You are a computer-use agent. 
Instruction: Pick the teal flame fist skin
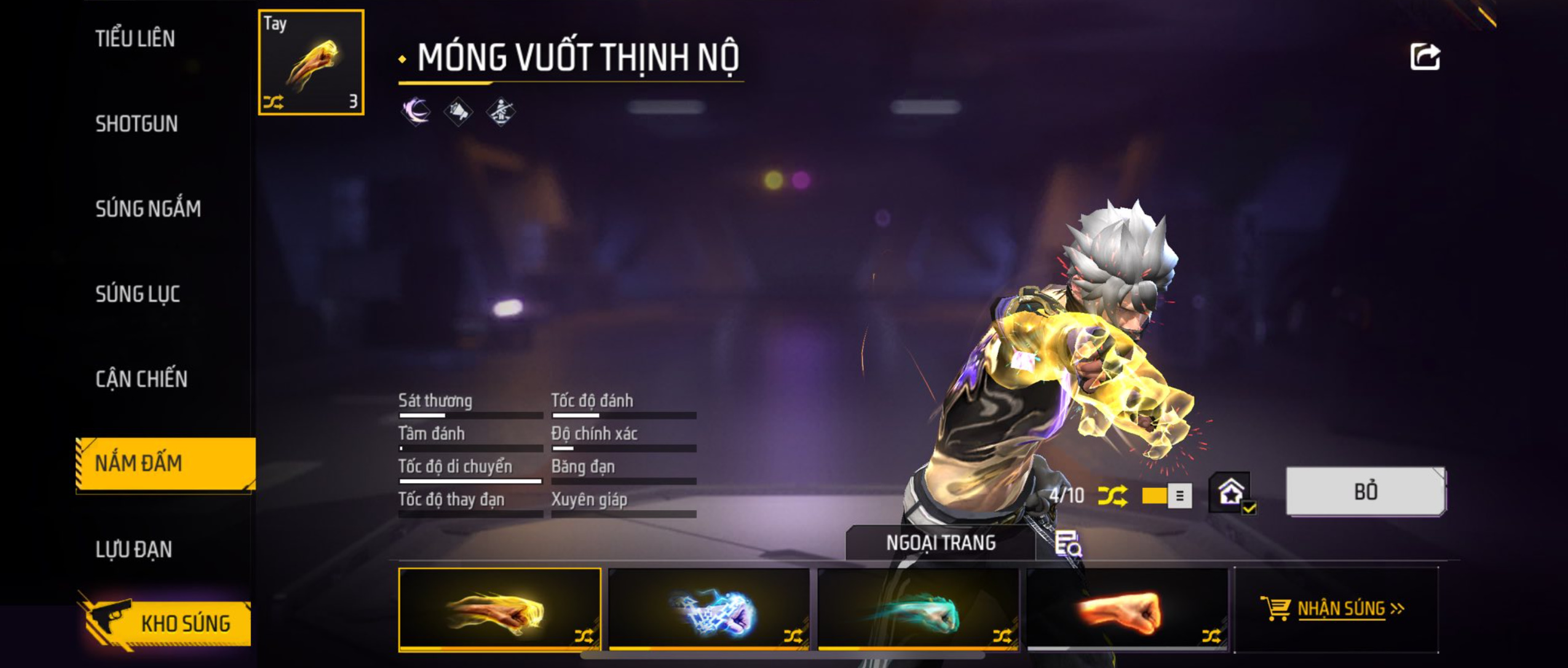(x=917, y=608)
